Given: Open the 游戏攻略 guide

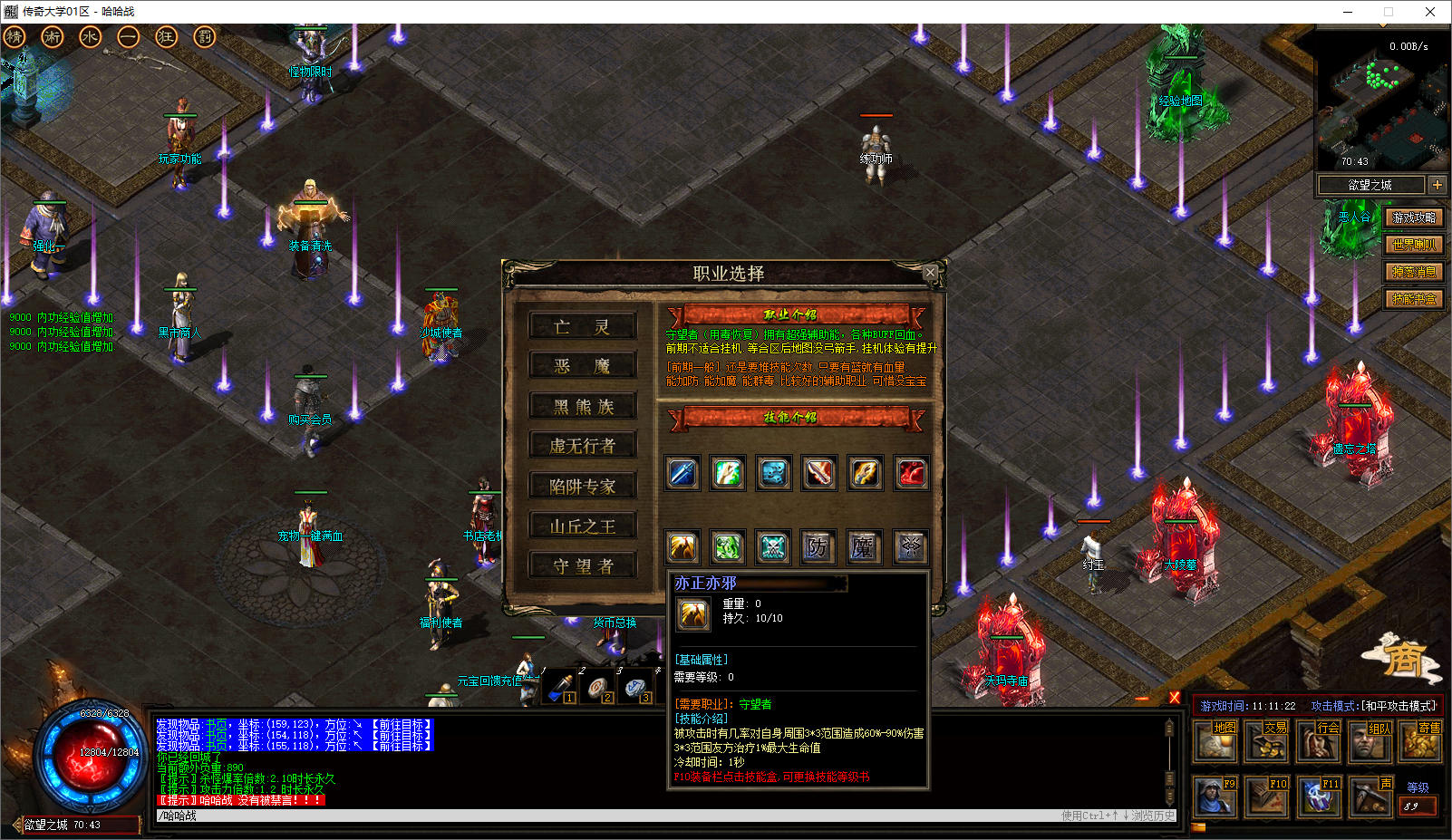Looking at the screenshot, I should point(1414,217).
